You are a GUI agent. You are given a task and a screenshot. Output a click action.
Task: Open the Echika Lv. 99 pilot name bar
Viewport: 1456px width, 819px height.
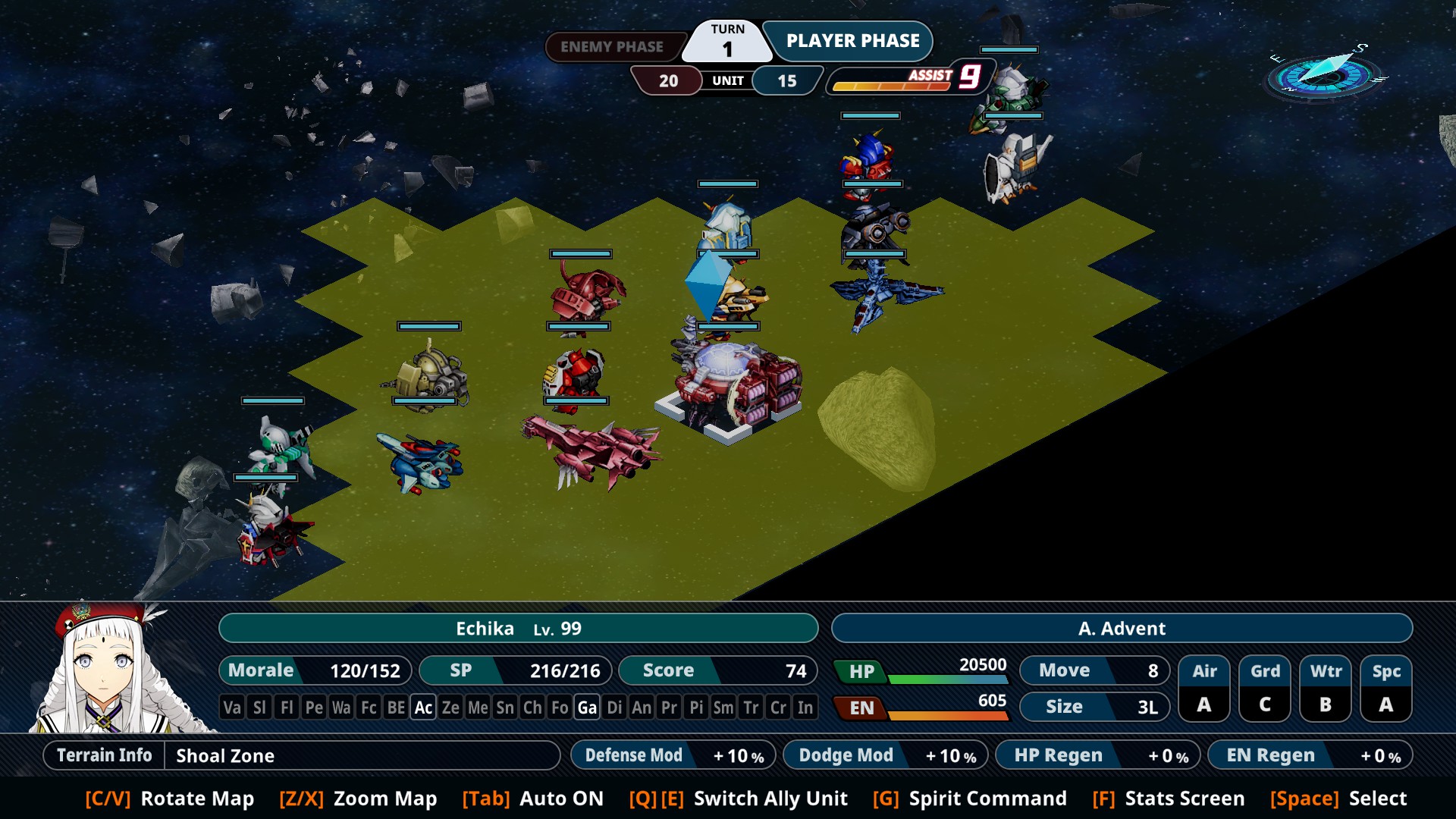coord(518,629)
